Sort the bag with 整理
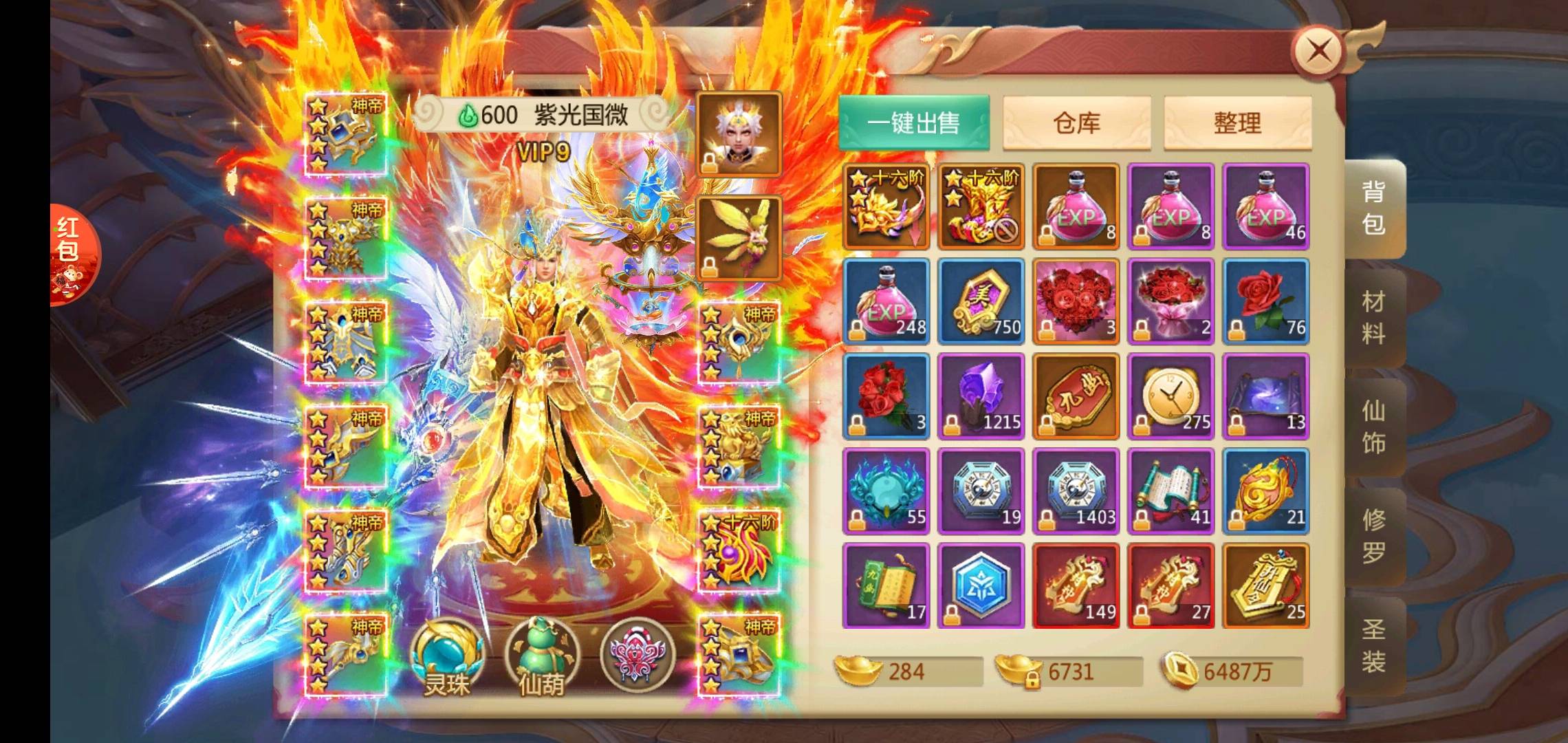This screenshot has width=1568, height=743. click(x=1237, y=123)
